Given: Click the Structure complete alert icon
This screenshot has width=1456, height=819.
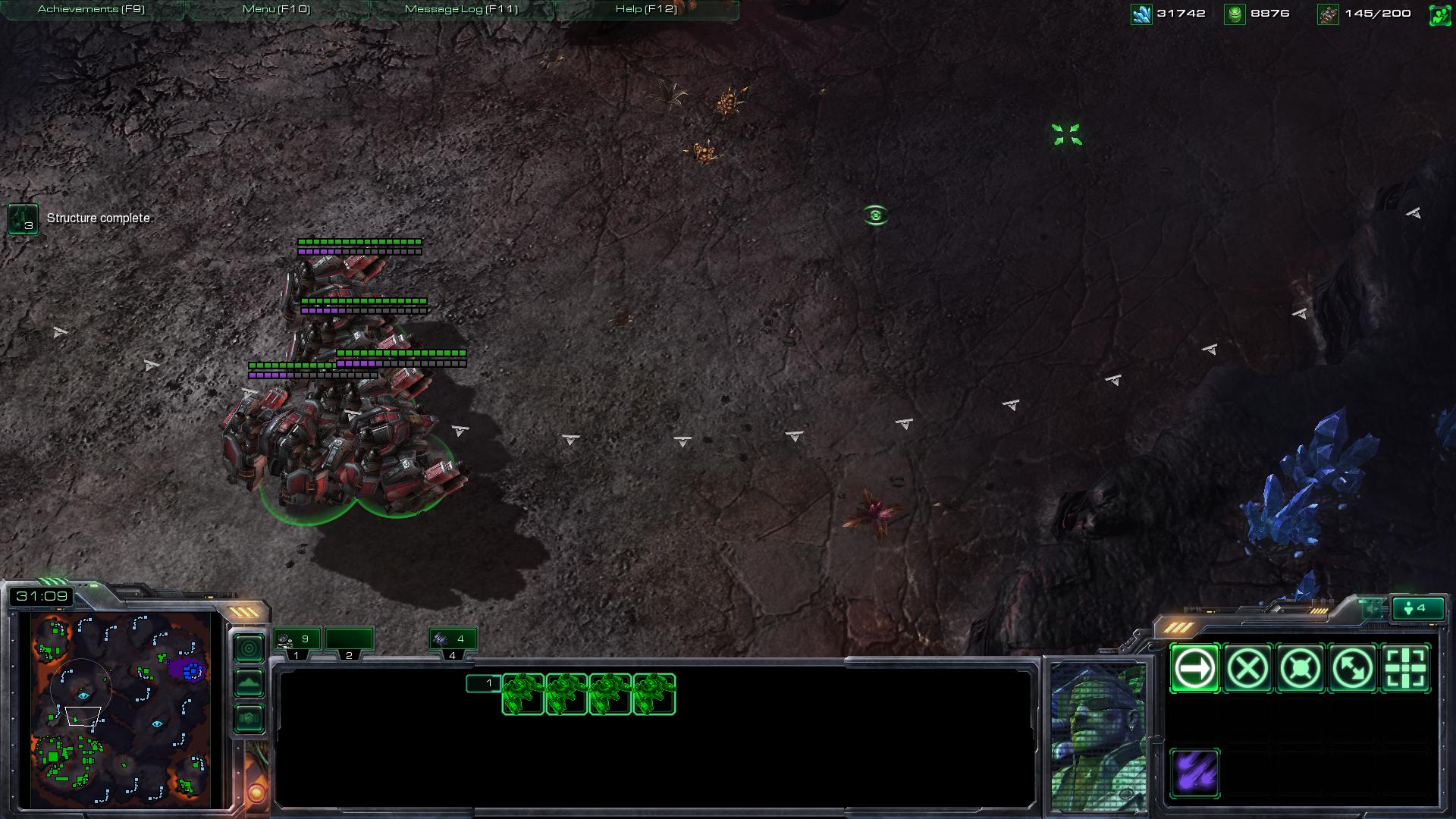Looking at the screenshot, I should 23,219.
